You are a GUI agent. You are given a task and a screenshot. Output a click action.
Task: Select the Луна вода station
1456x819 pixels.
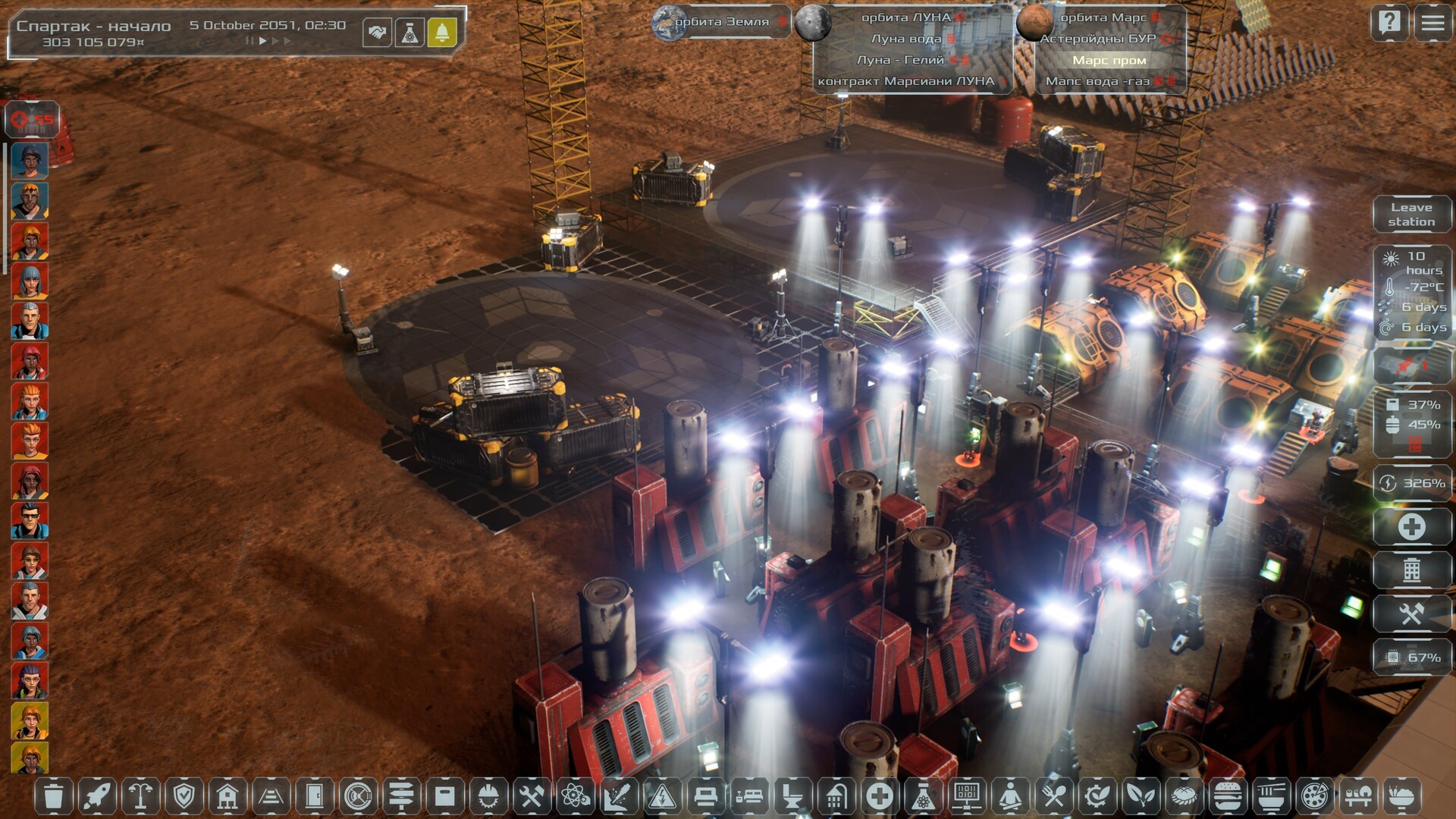coord(906,39)
